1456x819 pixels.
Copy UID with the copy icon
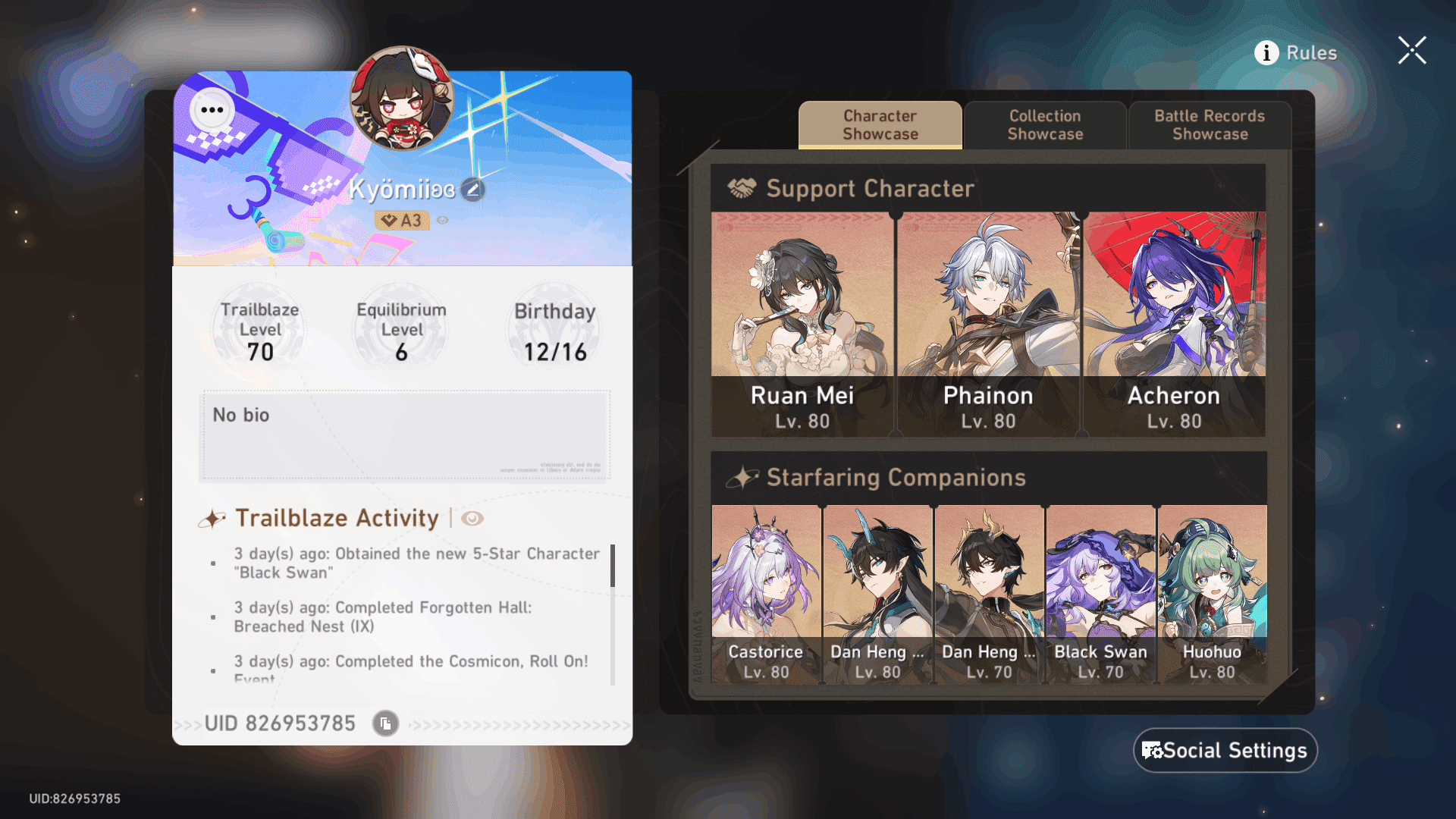click(x=384, y=723)
